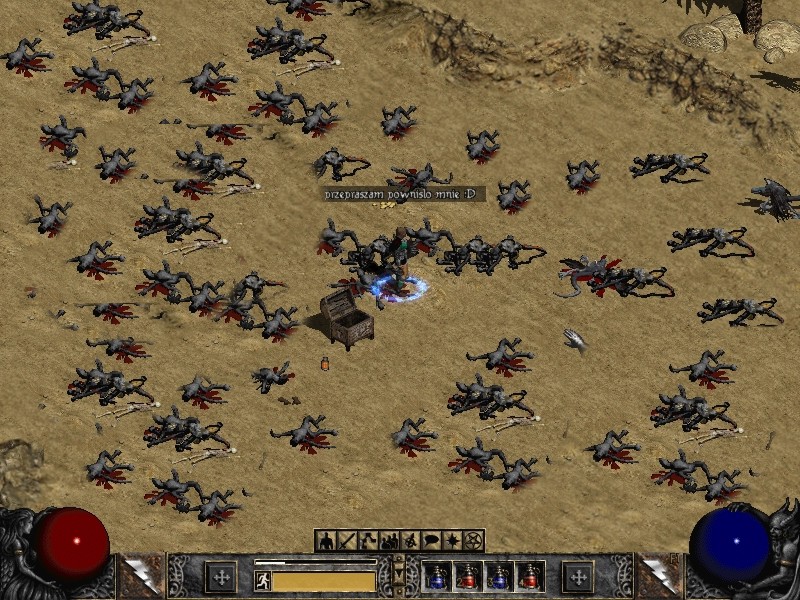Drink the mana potion in belt slot 3
The width and height of the screenshot is (800, 600).
(x=499, y=576)
